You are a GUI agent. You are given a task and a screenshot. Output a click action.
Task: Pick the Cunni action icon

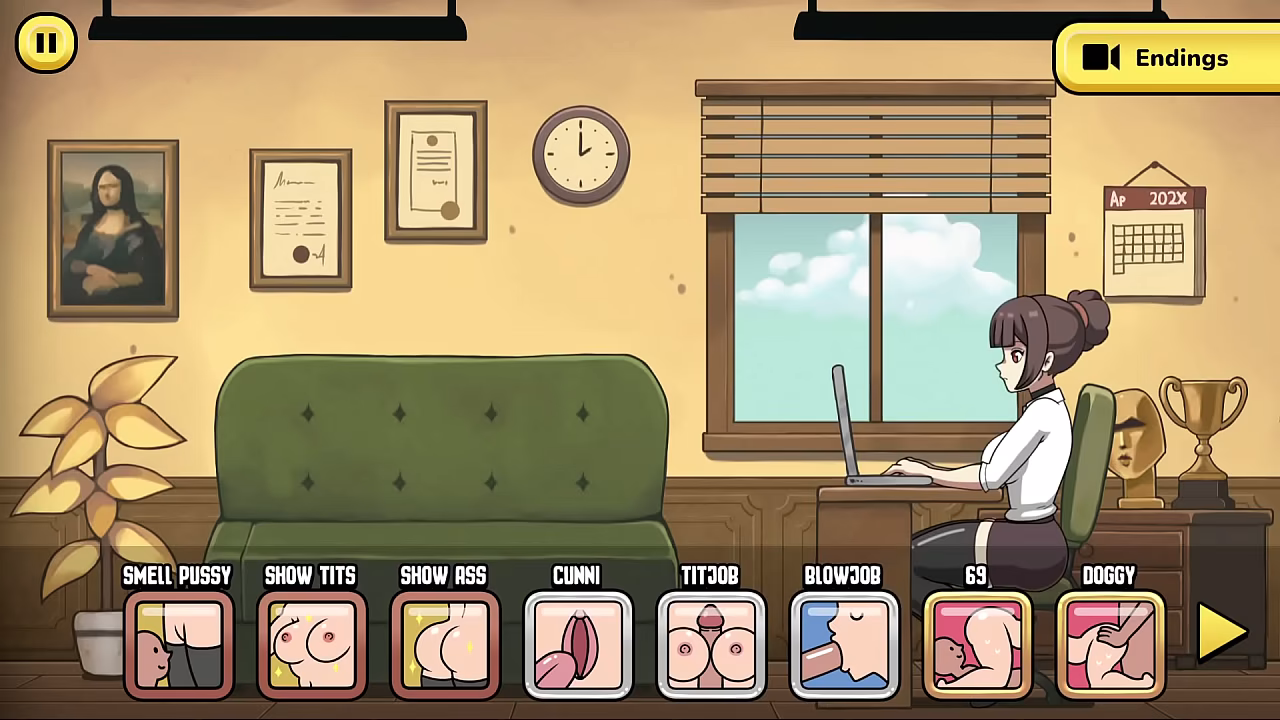coord(578,645)
